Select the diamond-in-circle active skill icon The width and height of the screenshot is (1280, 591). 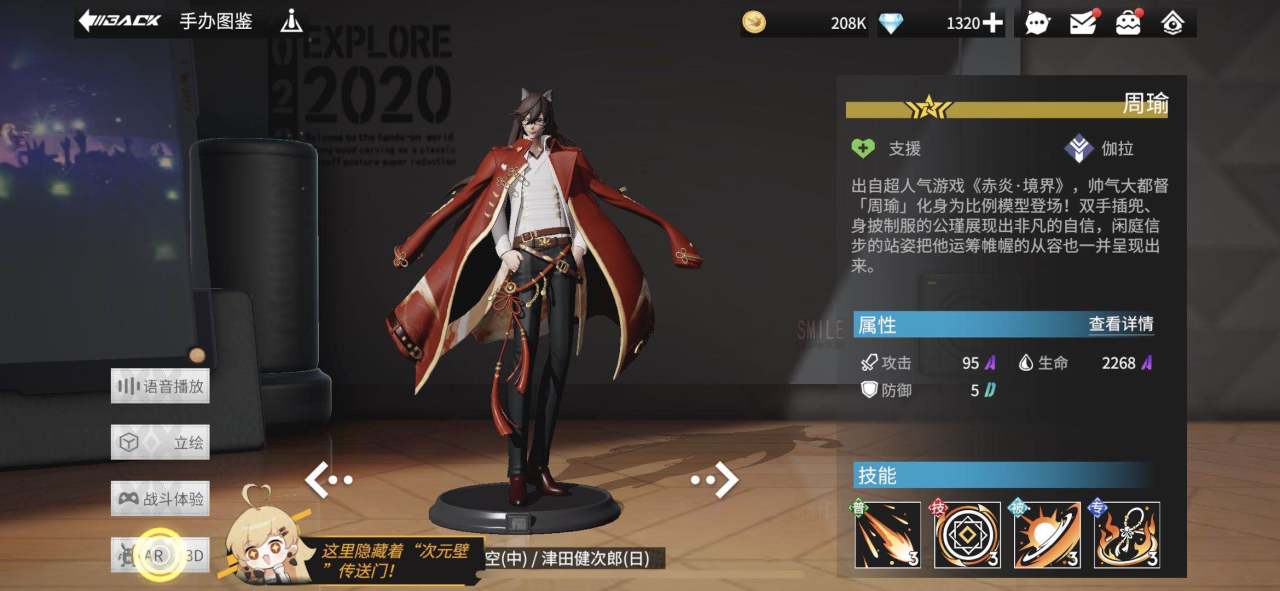click(x=967, y=535)
